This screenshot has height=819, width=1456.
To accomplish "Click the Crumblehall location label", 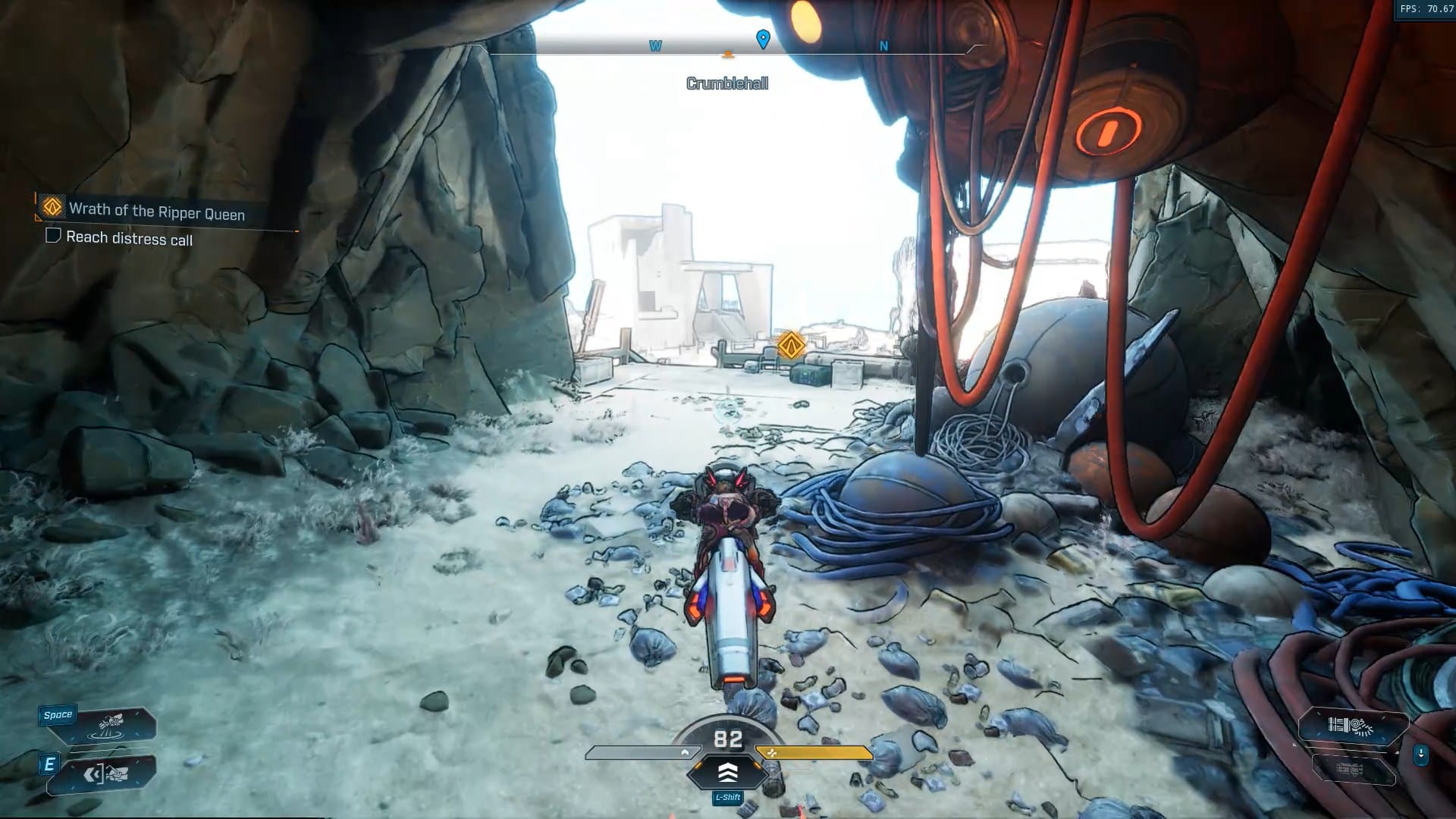I will [x=726, y=83].
